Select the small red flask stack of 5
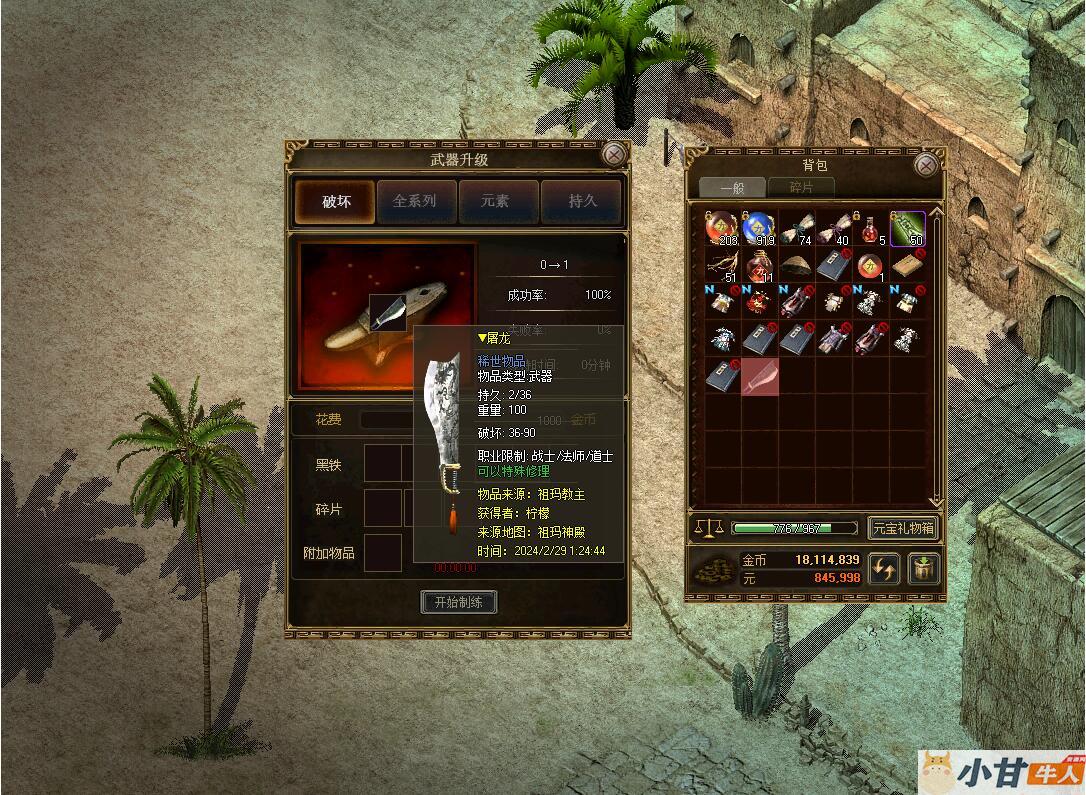 [870, 229]
